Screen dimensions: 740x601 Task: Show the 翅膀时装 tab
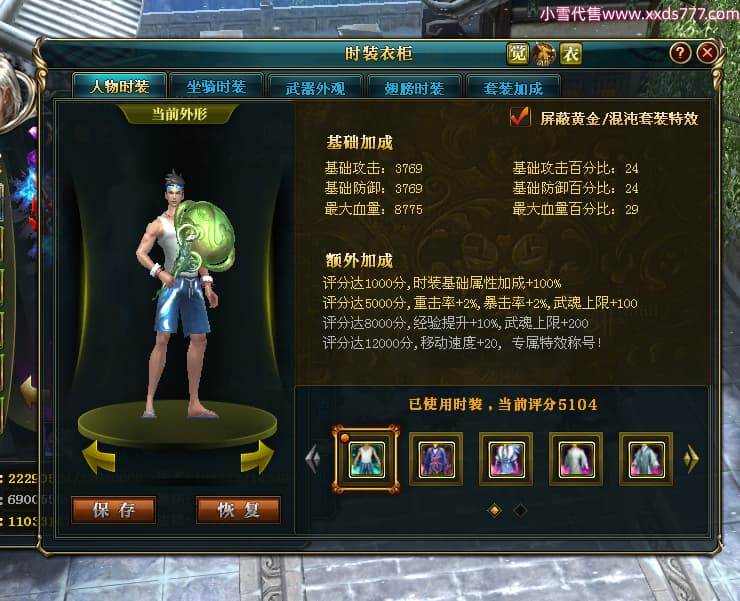pyautogui.click(x=413, y=88)
